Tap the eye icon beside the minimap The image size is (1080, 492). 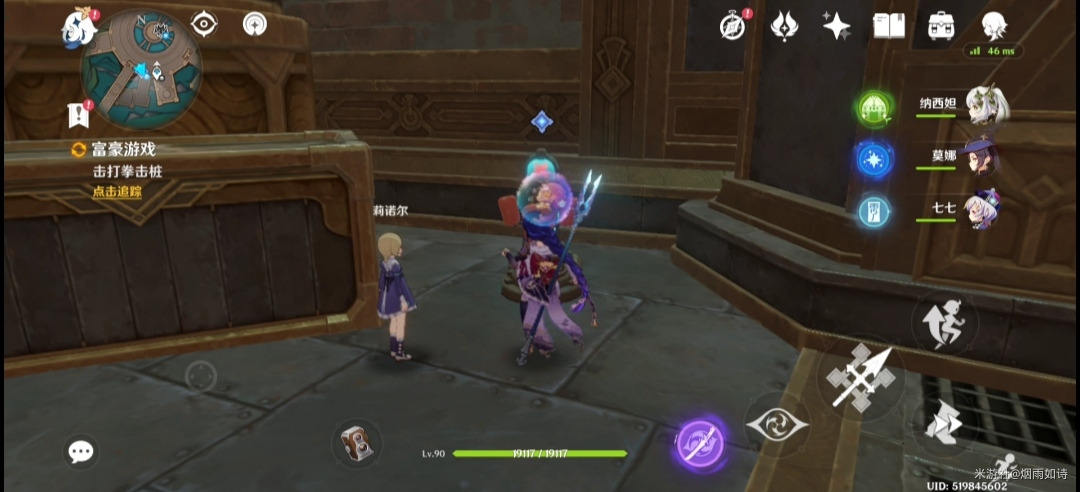tap(204, 24)
